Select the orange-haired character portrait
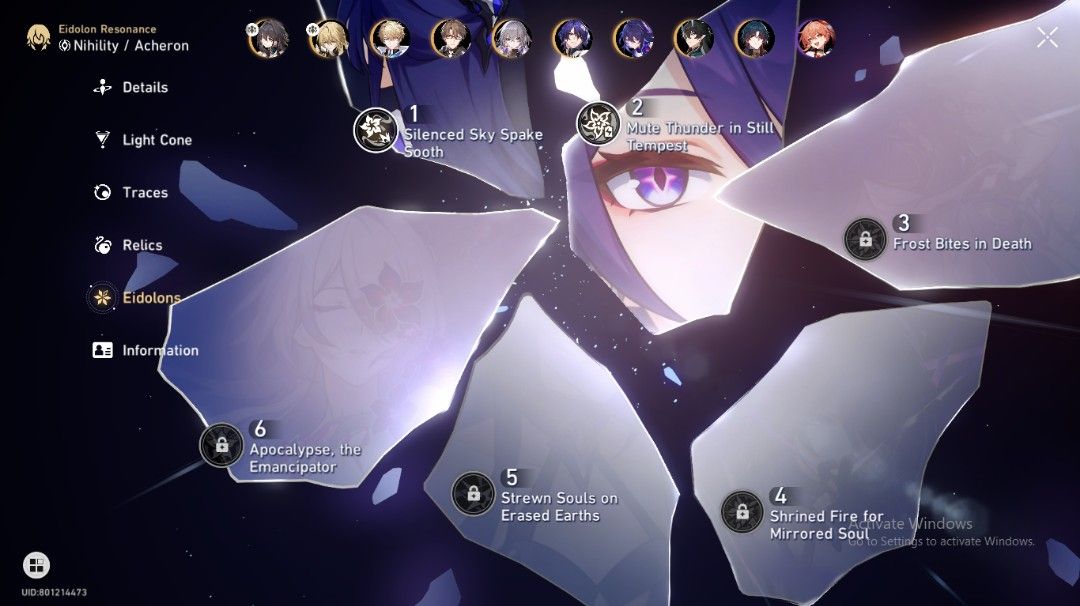Screen dimensions: 1080x606 coord(816,39)
